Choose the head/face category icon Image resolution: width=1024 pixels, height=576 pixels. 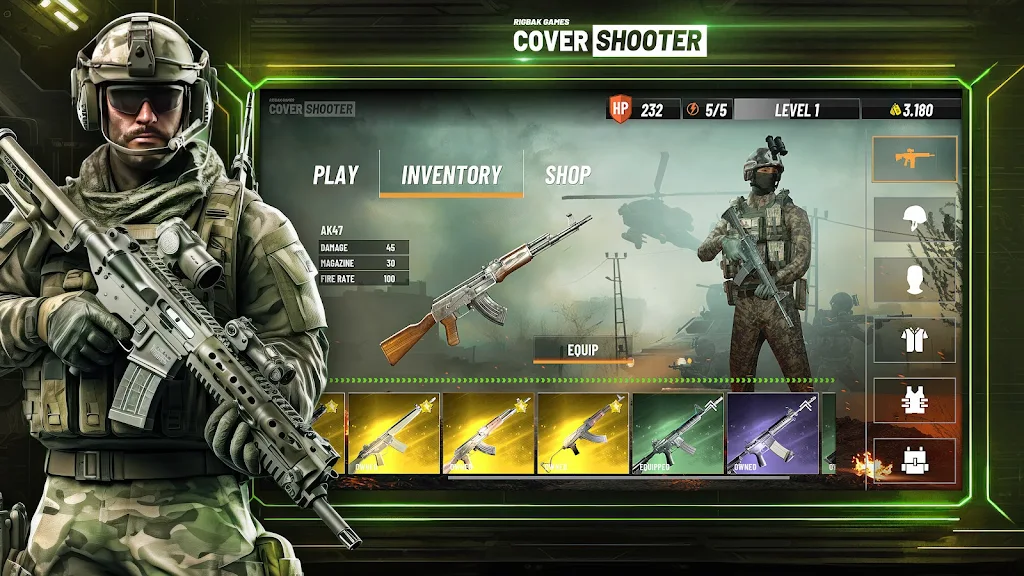click(914, 279)
